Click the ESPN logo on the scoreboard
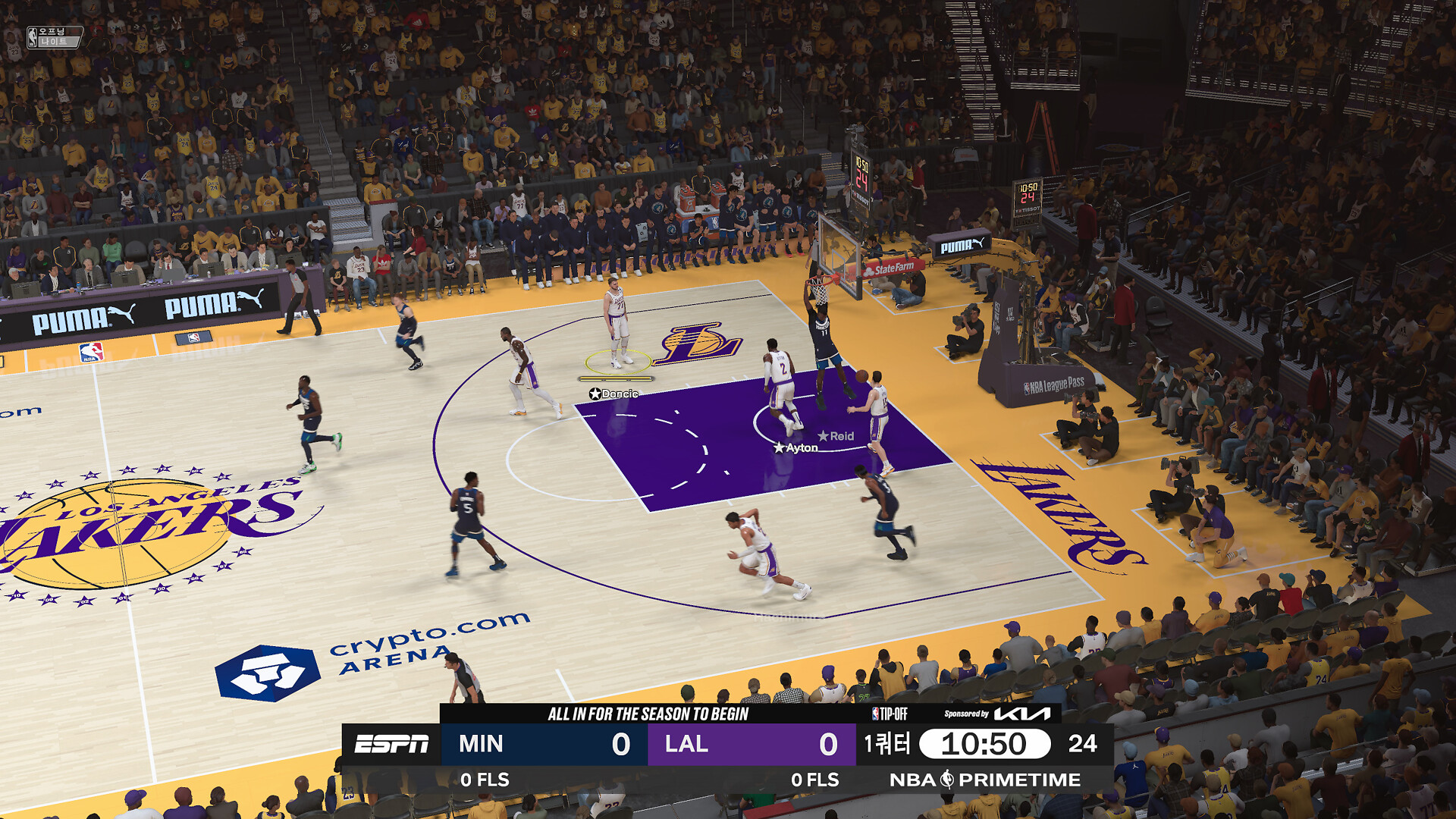The image size is (1456, 819). (392, 744)
